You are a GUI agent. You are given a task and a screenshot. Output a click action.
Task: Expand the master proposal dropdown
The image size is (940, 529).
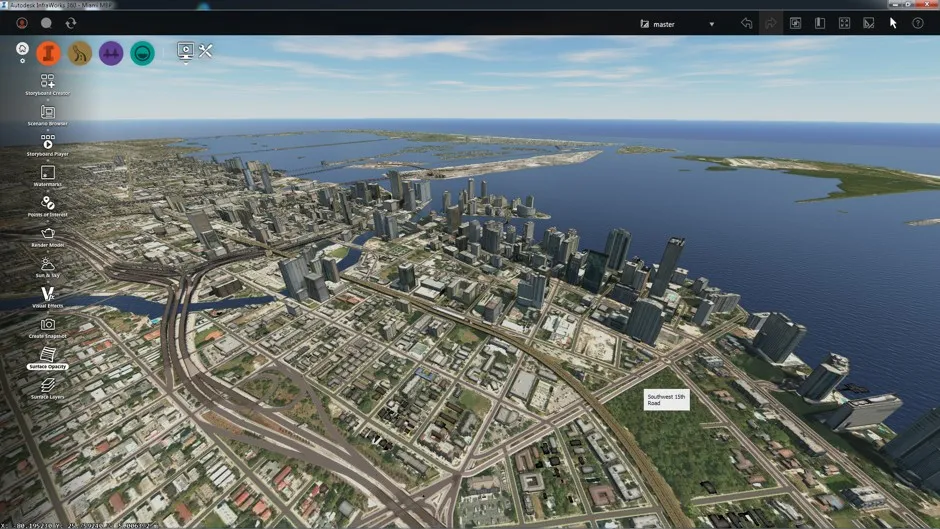click(711, 24)
